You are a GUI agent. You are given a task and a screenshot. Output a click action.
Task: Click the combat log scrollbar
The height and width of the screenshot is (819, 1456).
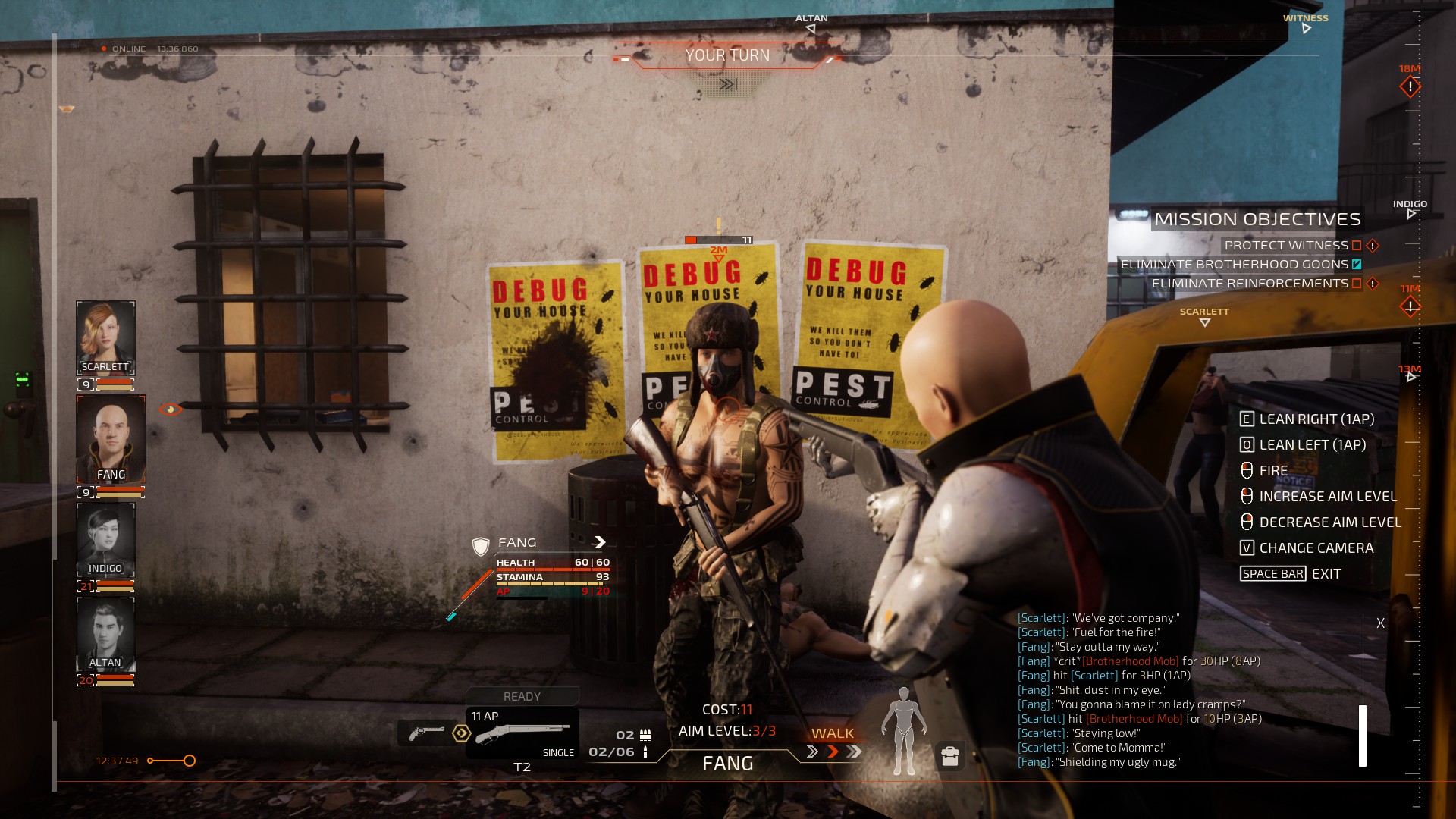tap(1363, 735)
